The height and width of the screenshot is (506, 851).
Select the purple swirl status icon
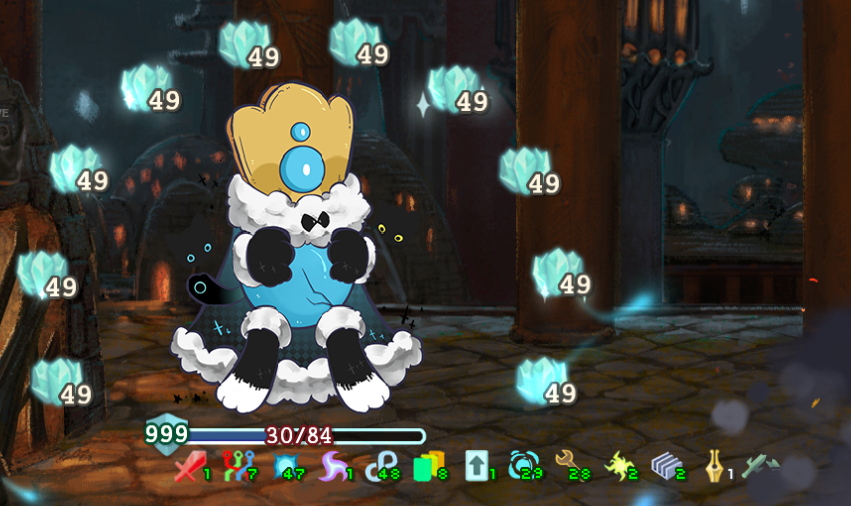coord(333,467)
